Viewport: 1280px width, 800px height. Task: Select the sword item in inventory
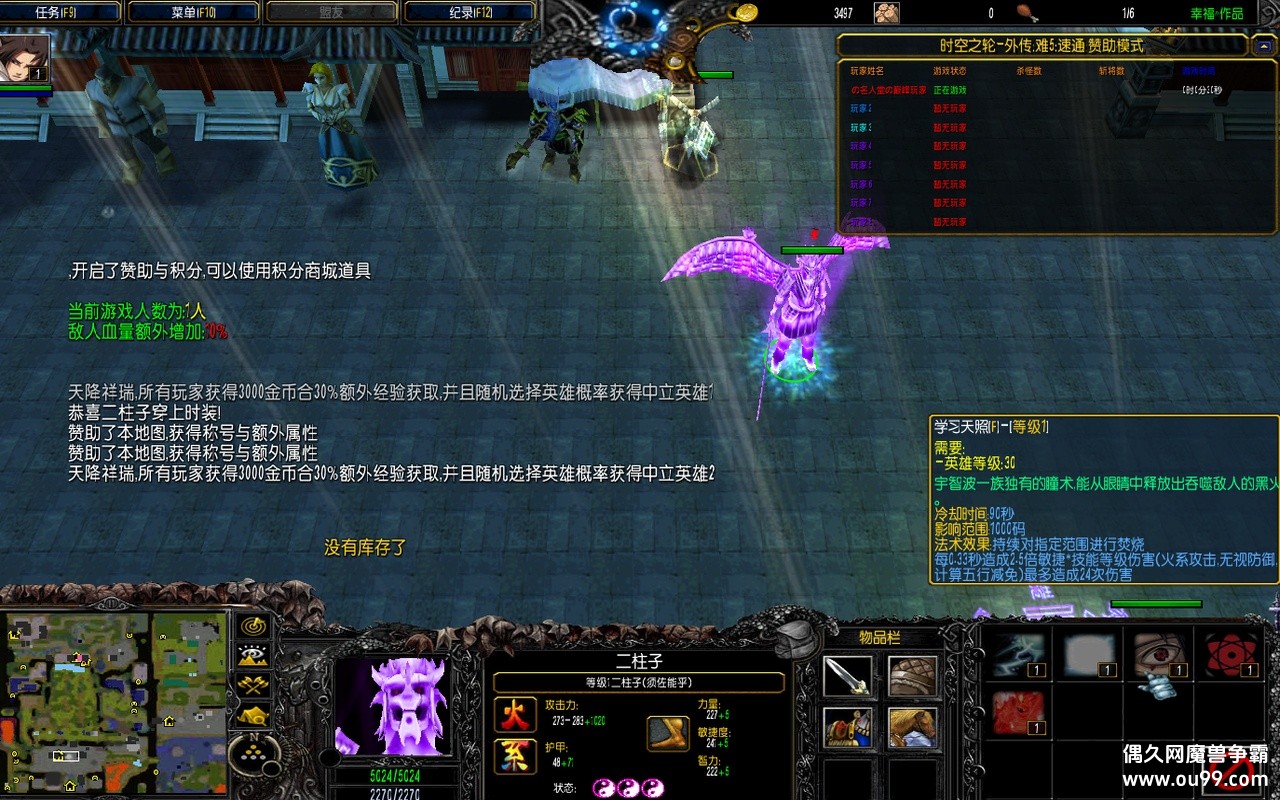pyautogui.click(x=847, y=677)
